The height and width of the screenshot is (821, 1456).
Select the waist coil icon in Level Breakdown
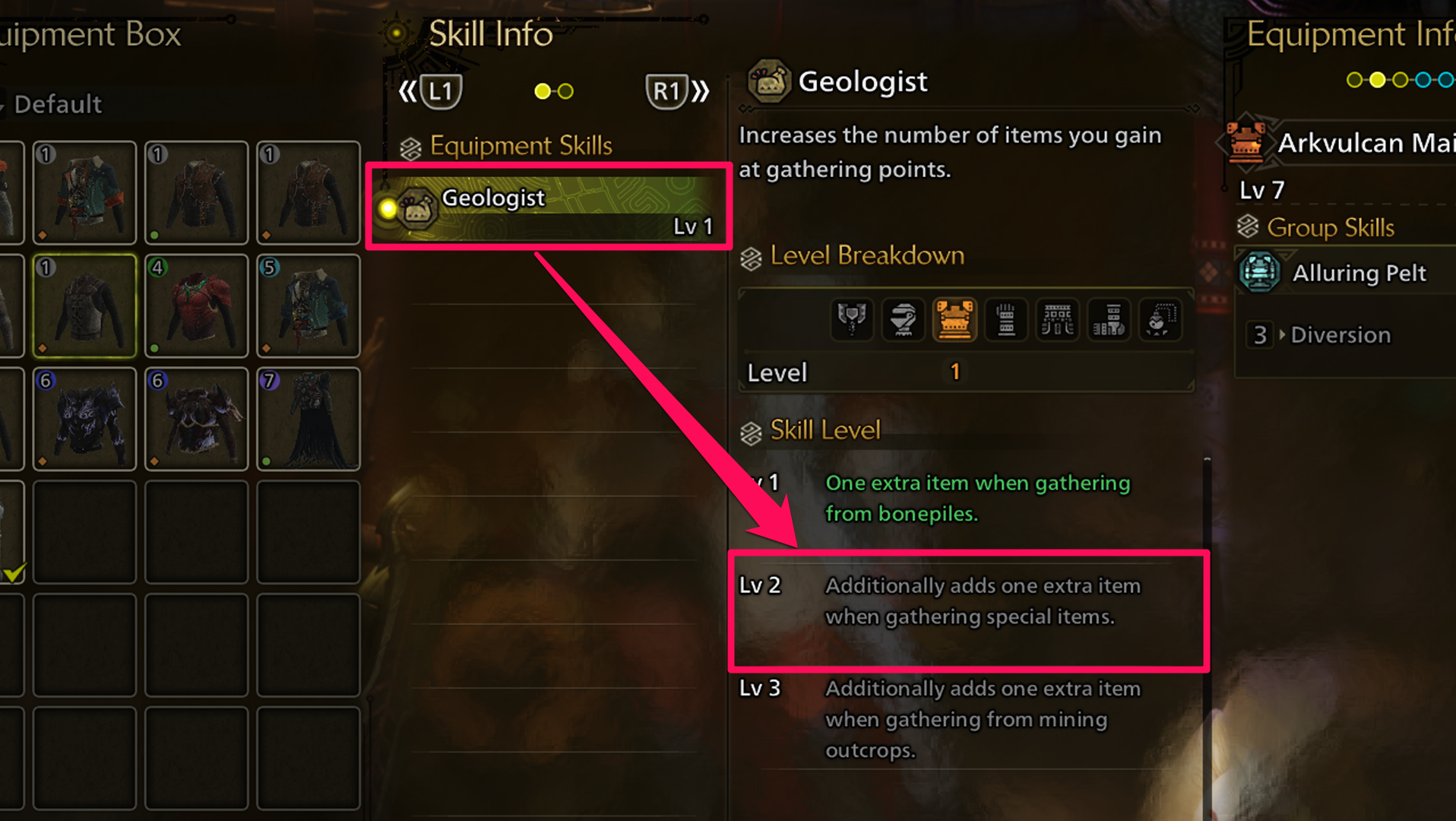[x=1057, y=319]
